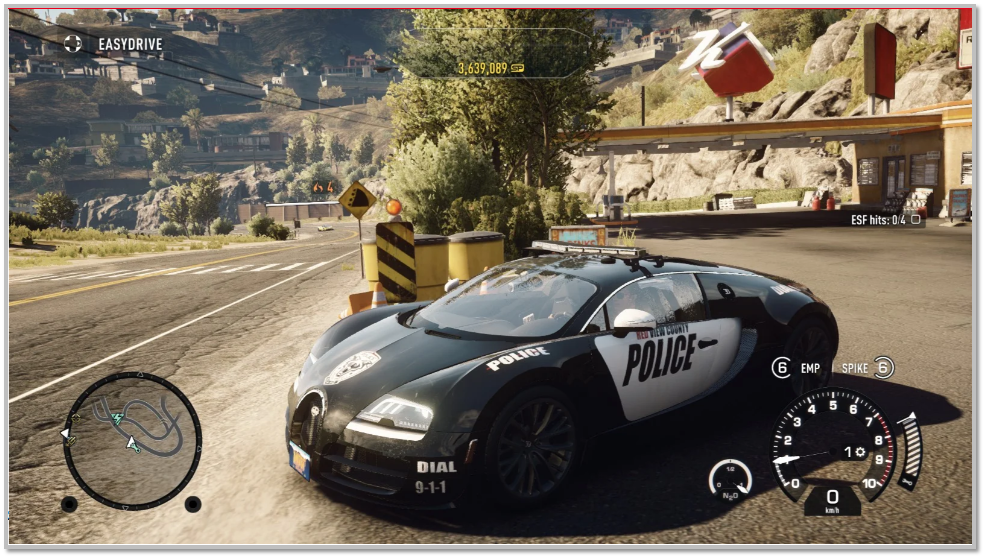Click the circular minimap

click(x=132, y=440)
